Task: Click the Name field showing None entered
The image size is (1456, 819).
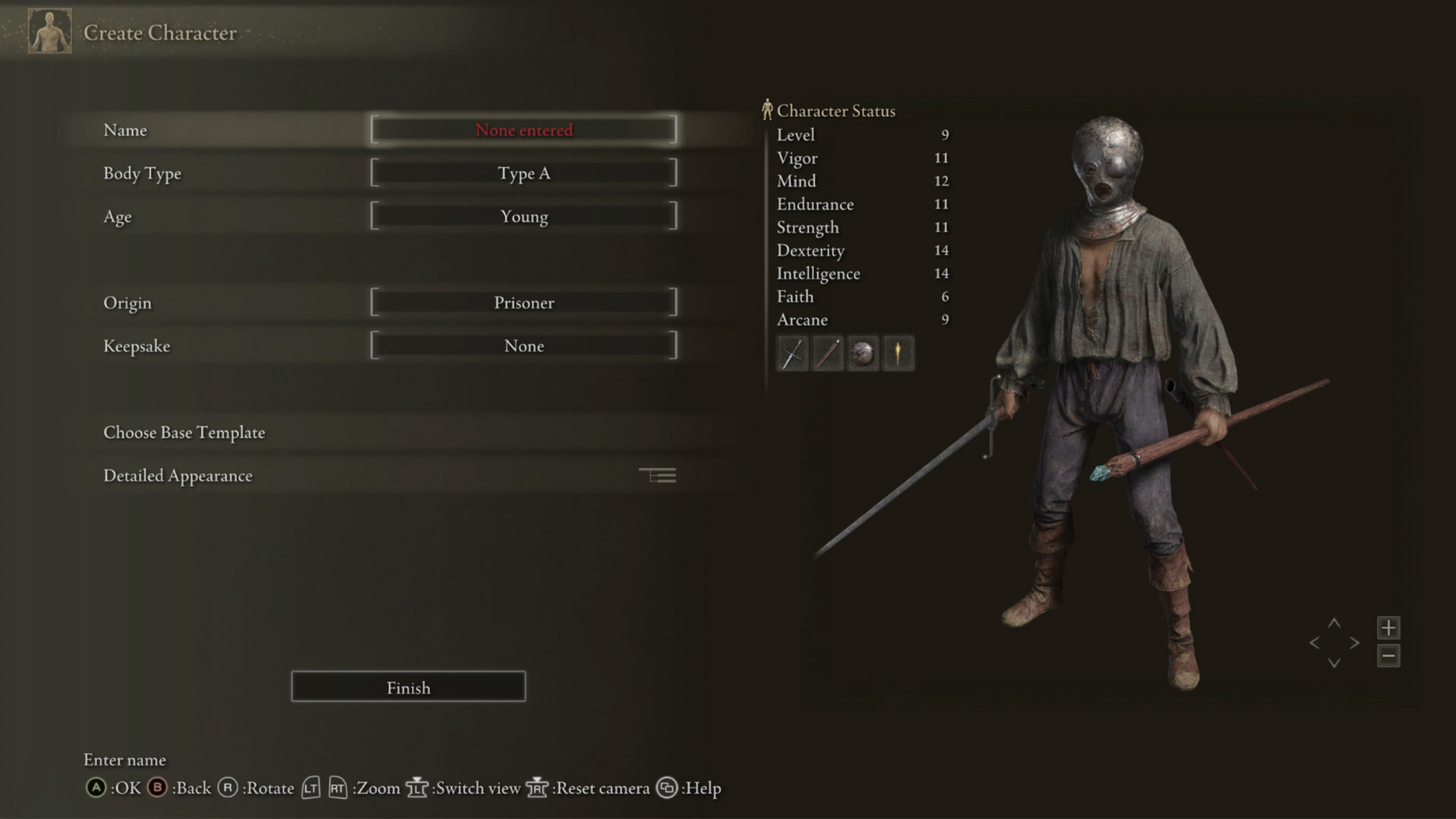Action: coord(524,130)
